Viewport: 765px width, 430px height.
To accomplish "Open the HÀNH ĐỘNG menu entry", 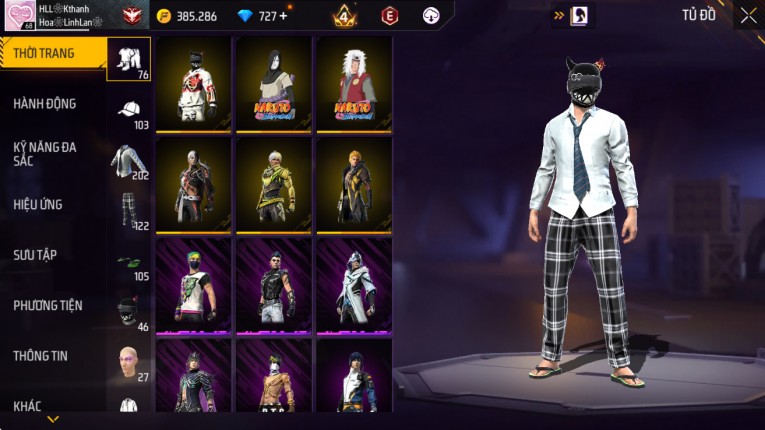I will [45, 103].
